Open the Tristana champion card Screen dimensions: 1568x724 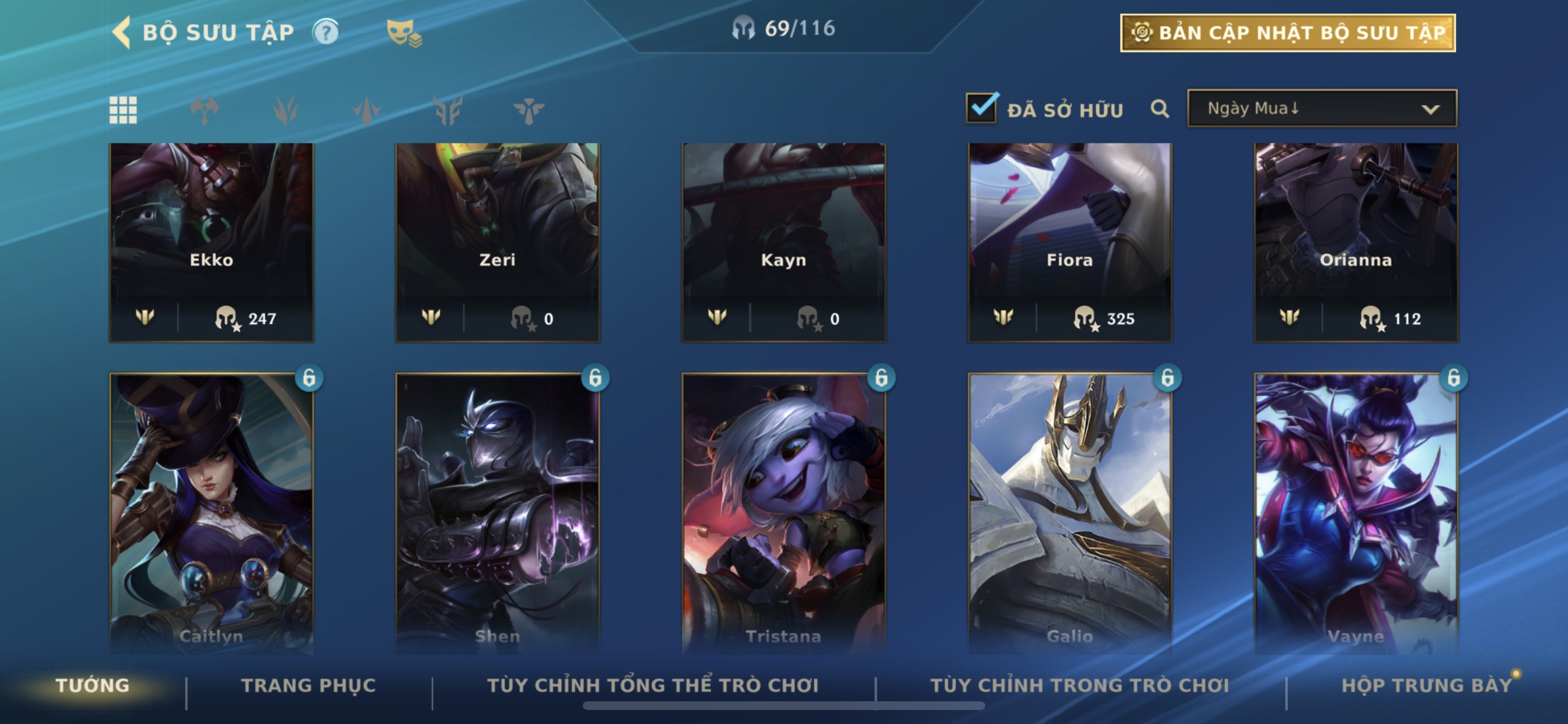783,511
